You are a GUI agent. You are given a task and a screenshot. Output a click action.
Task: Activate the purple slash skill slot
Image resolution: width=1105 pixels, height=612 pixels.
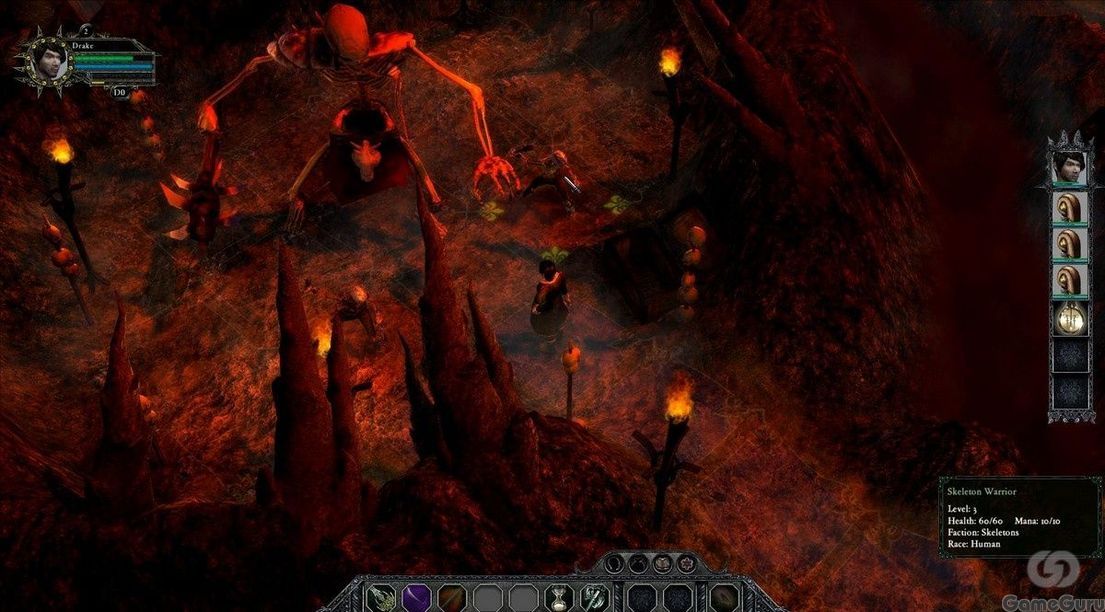pyautogui.click(x=416, y=597)
